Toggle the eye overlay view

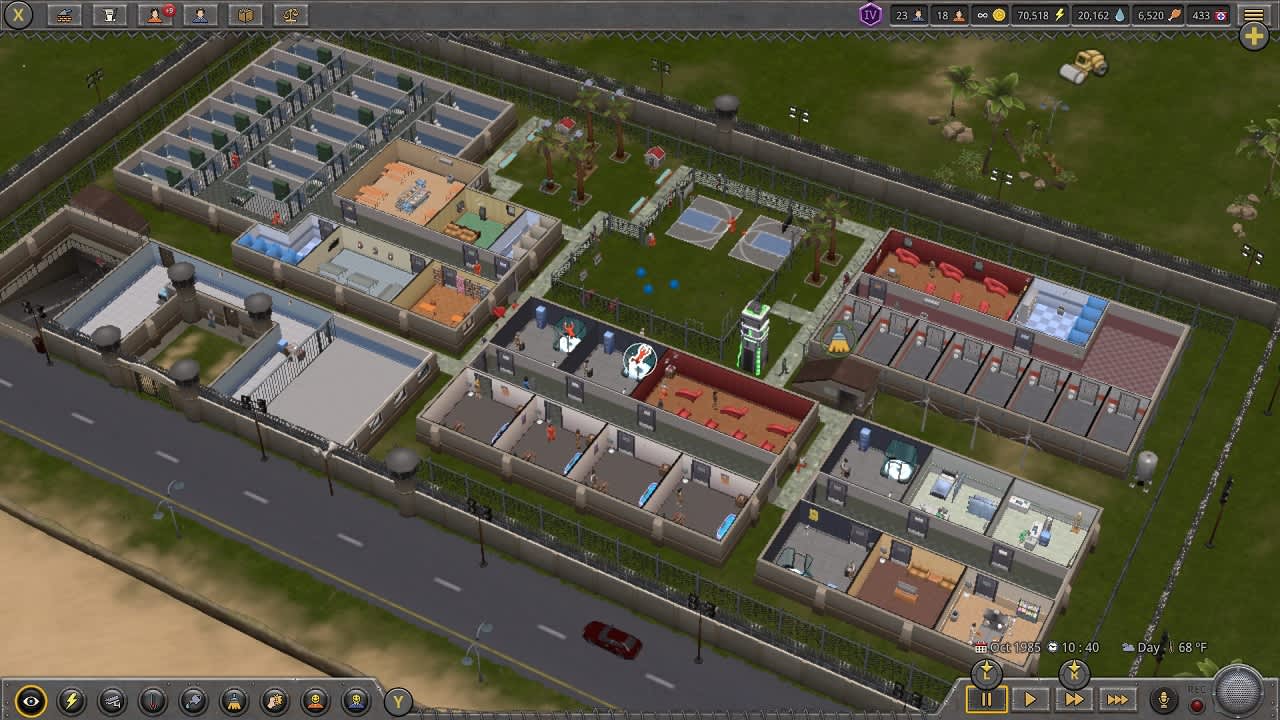(31, 699)
